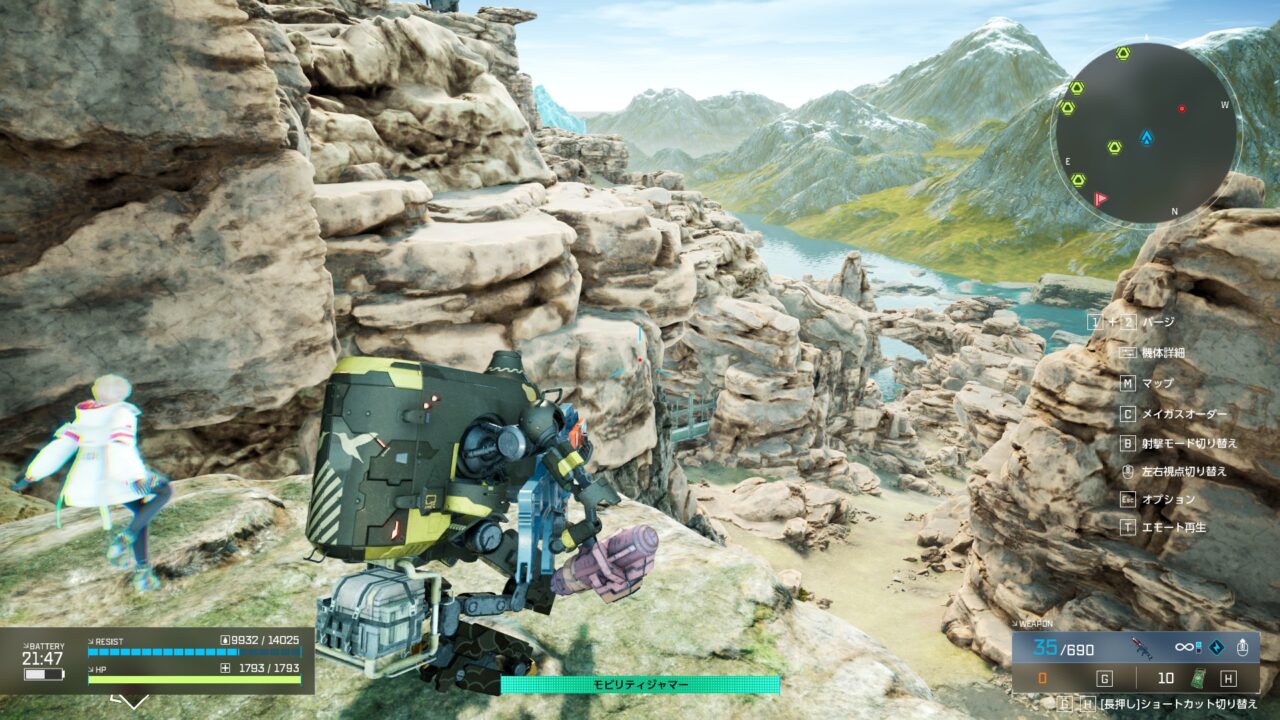
Task: Click the blue player arrow on minimap
Action: pyautogui.click(x=1146, y=137)
